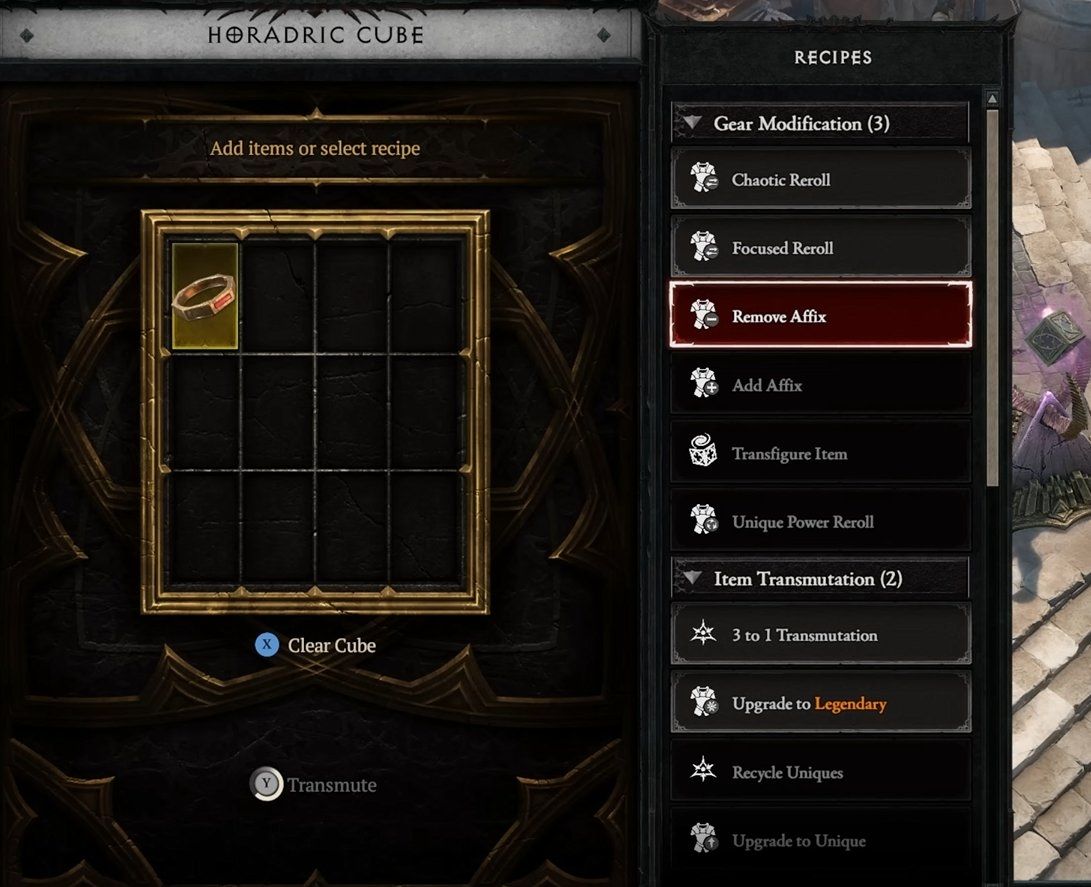Choose the Upgrade to Legendary recipe
The image size is (1091, 887).
pyautogui.click(x=820, y=704)
